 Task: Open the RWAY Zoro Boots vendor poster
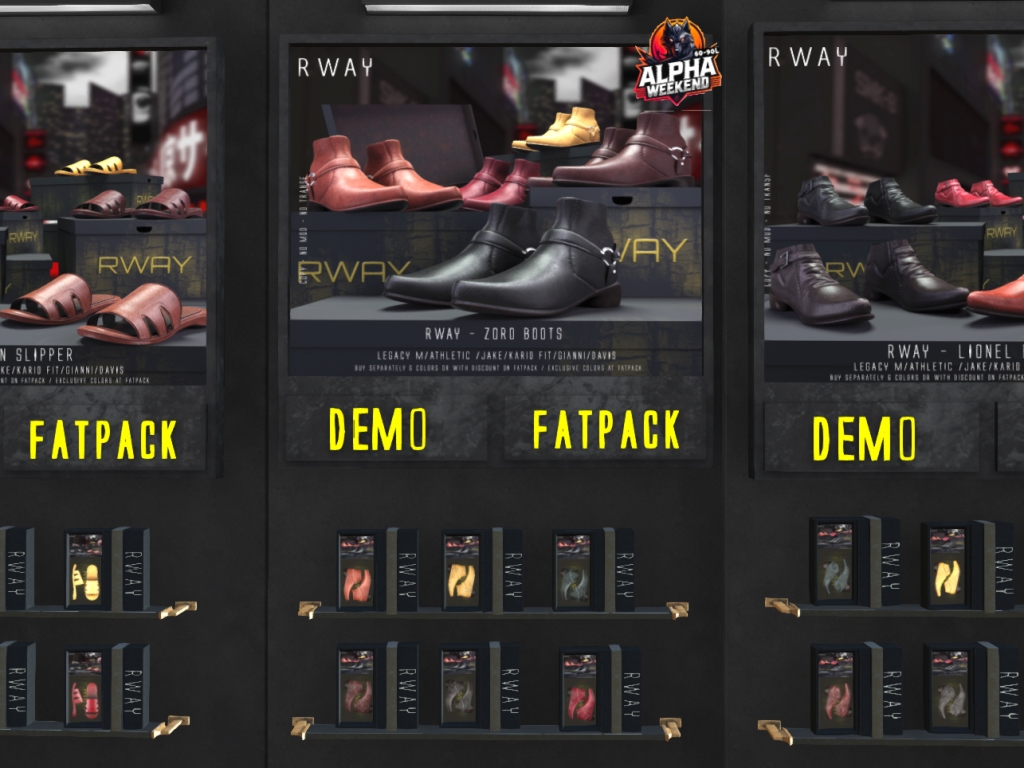(x=495, y=210)
